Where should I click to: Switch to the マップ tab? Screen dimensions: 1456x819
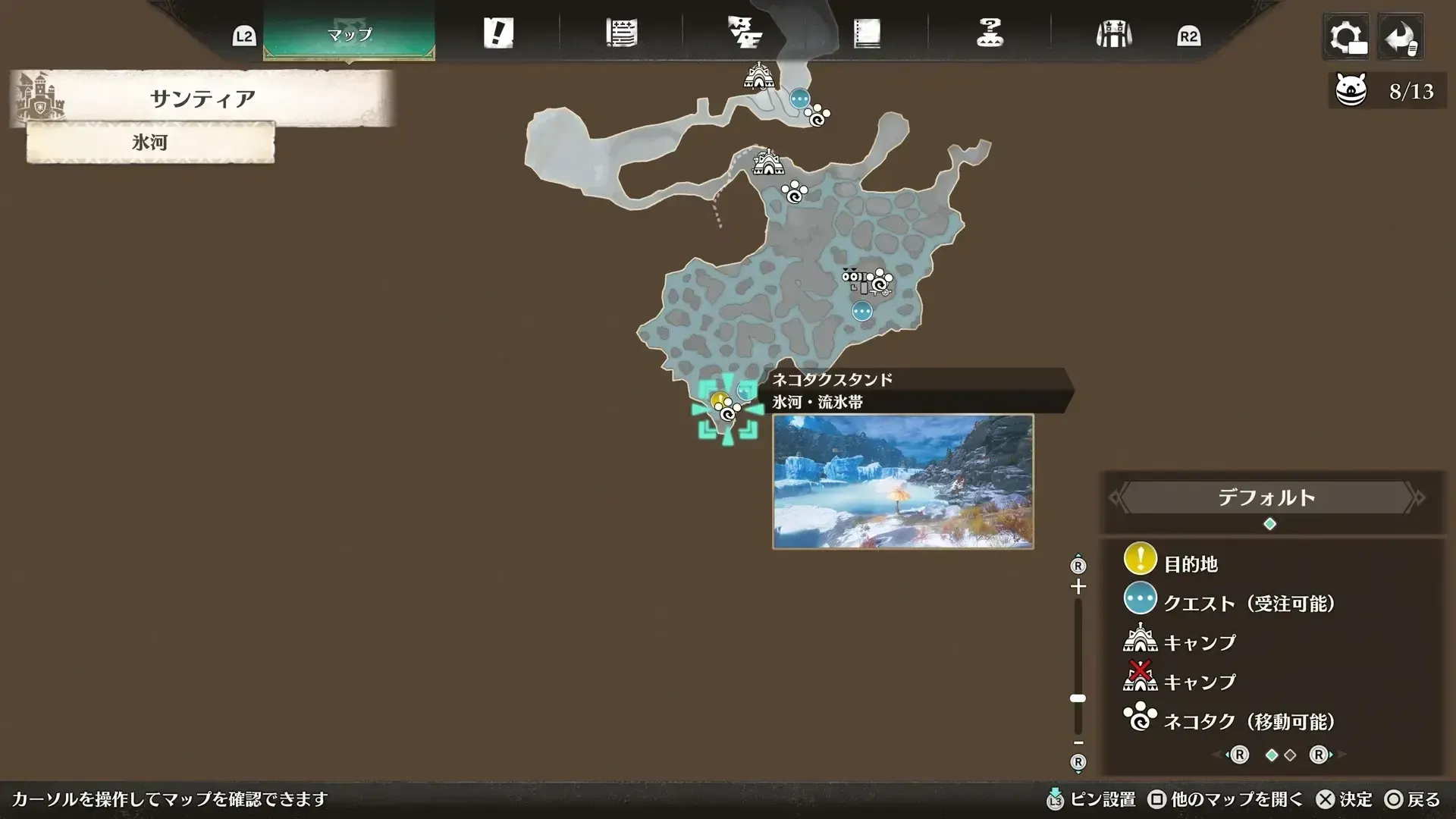click(x=348, y=33)
